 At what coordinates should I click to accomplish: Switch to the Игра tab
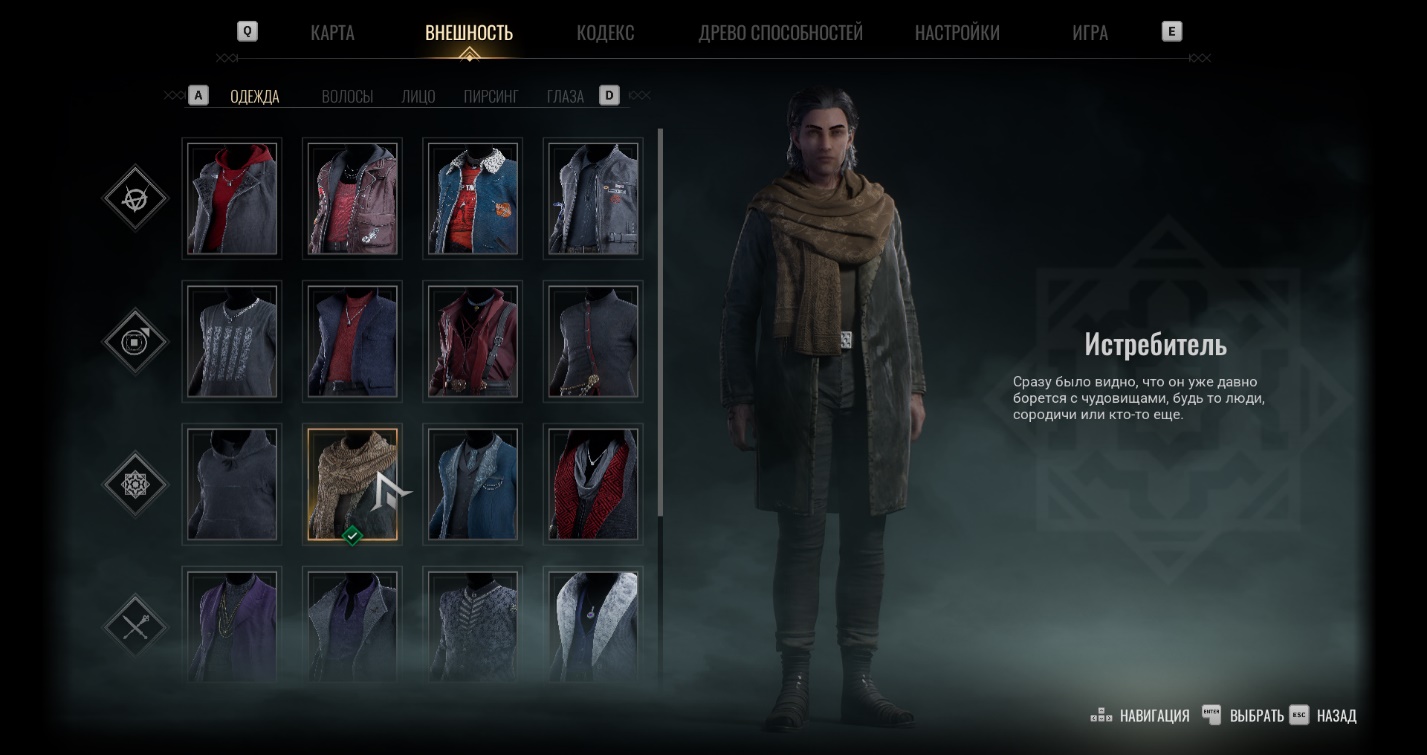tap(1089, 33)
